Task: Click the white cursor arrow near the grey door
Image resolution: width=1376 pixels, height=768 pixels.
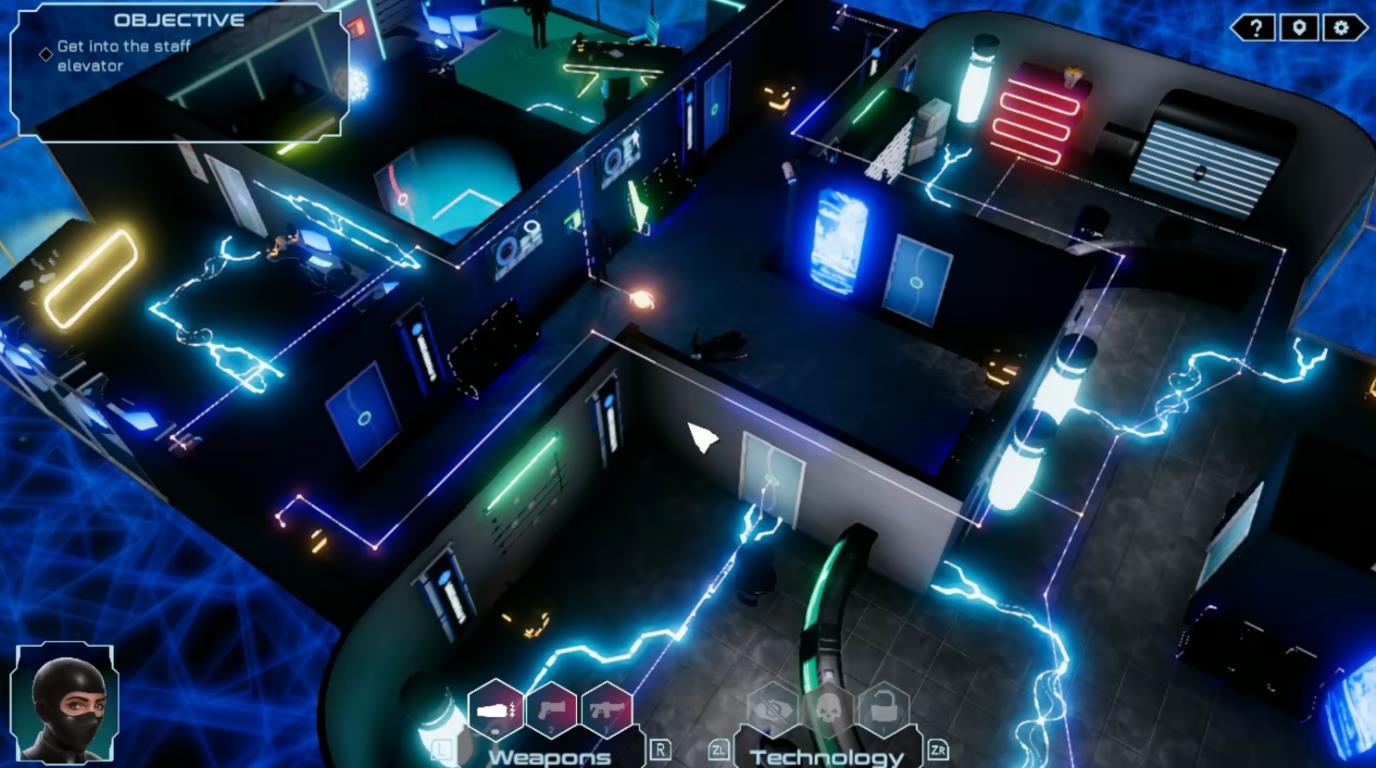Action: [700, 436]
